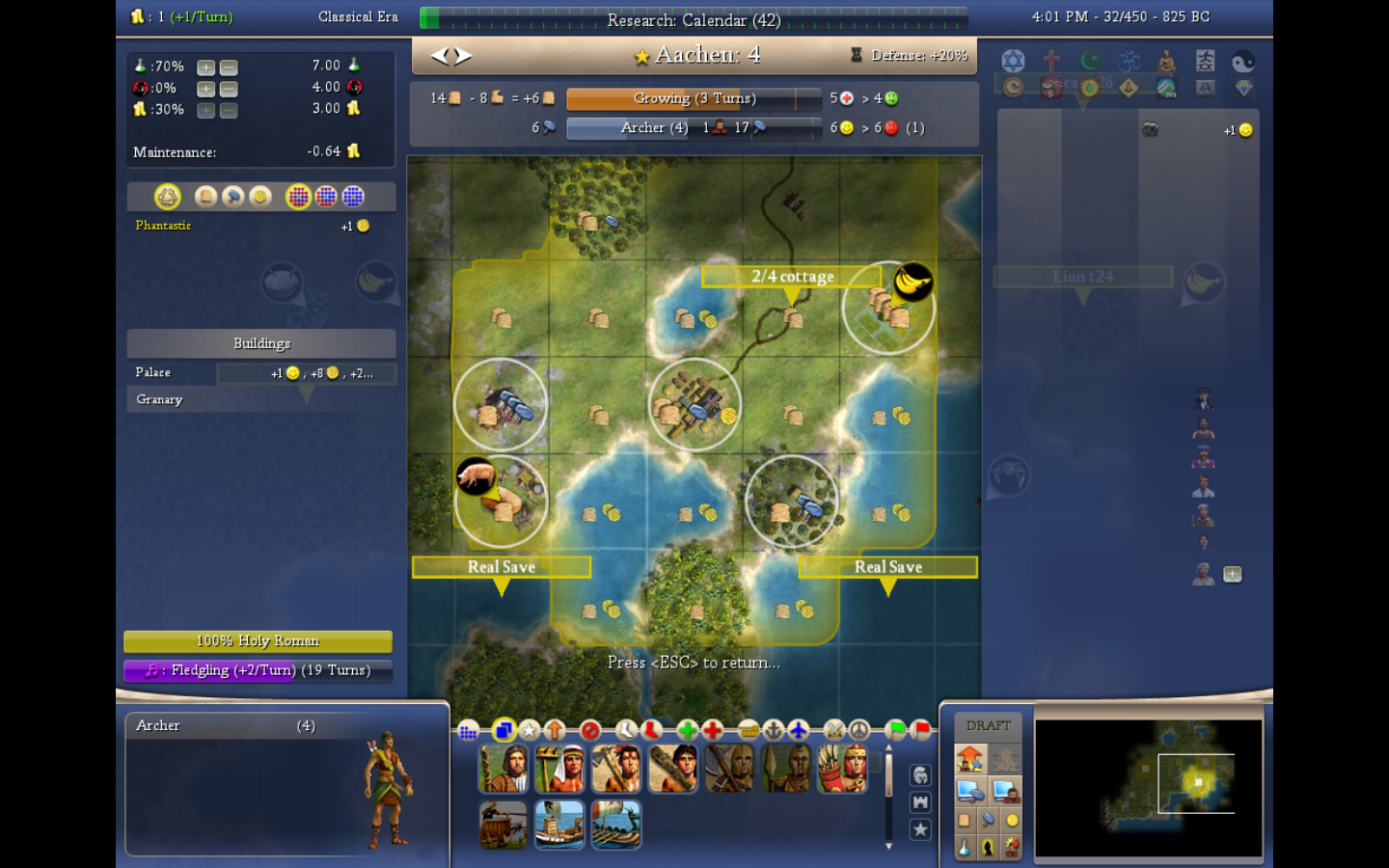The height and width of the screenshot is (868, 1389).
Task: Emphasize gold with the coin icon
Action: tap(1011, 821)
